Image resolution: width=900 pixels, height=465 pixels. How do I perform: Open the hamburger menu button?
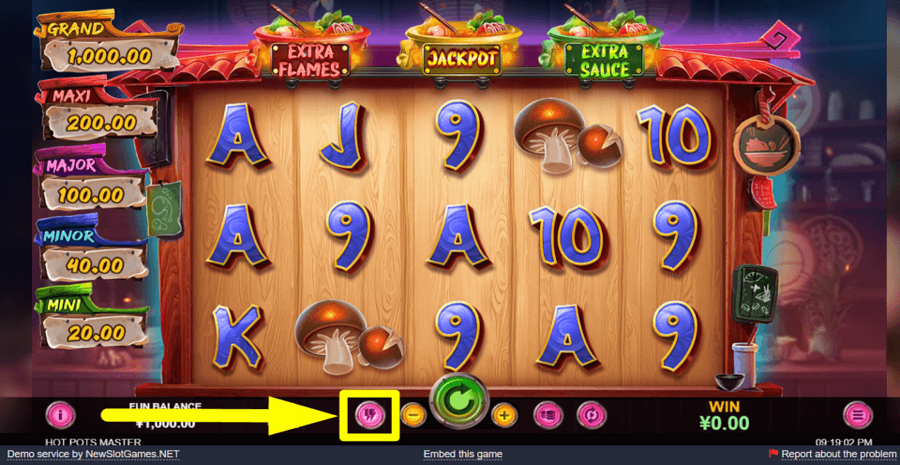(856, 413)
